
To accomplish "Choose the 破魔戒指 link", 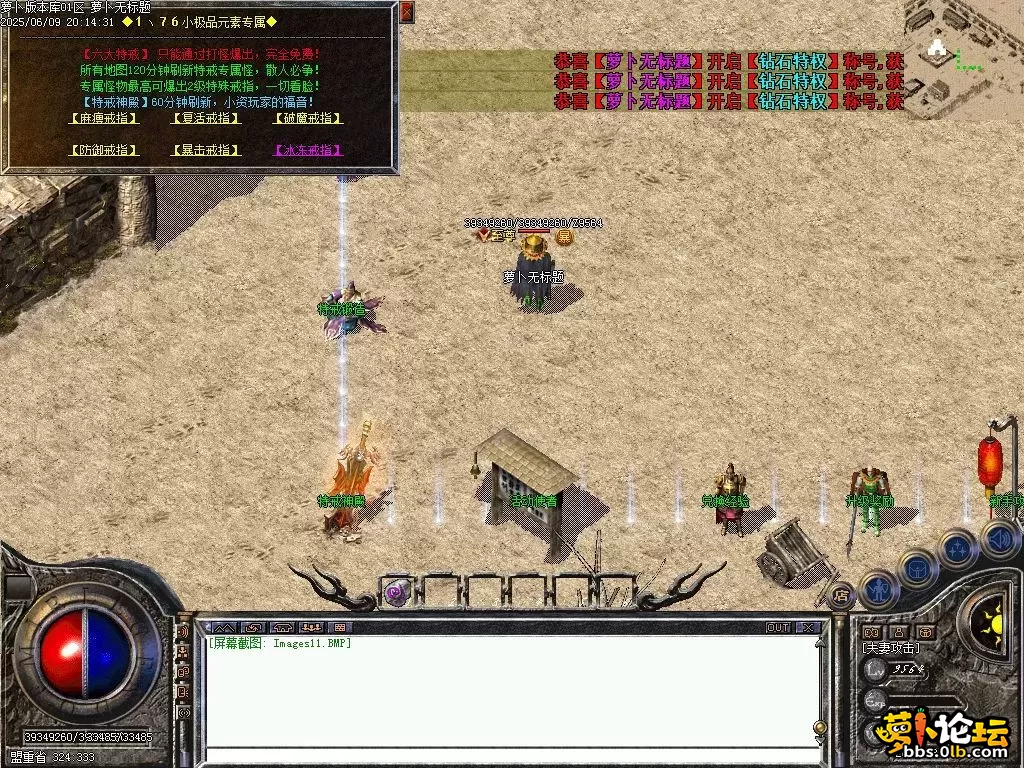I will click(x=308, y=118).
